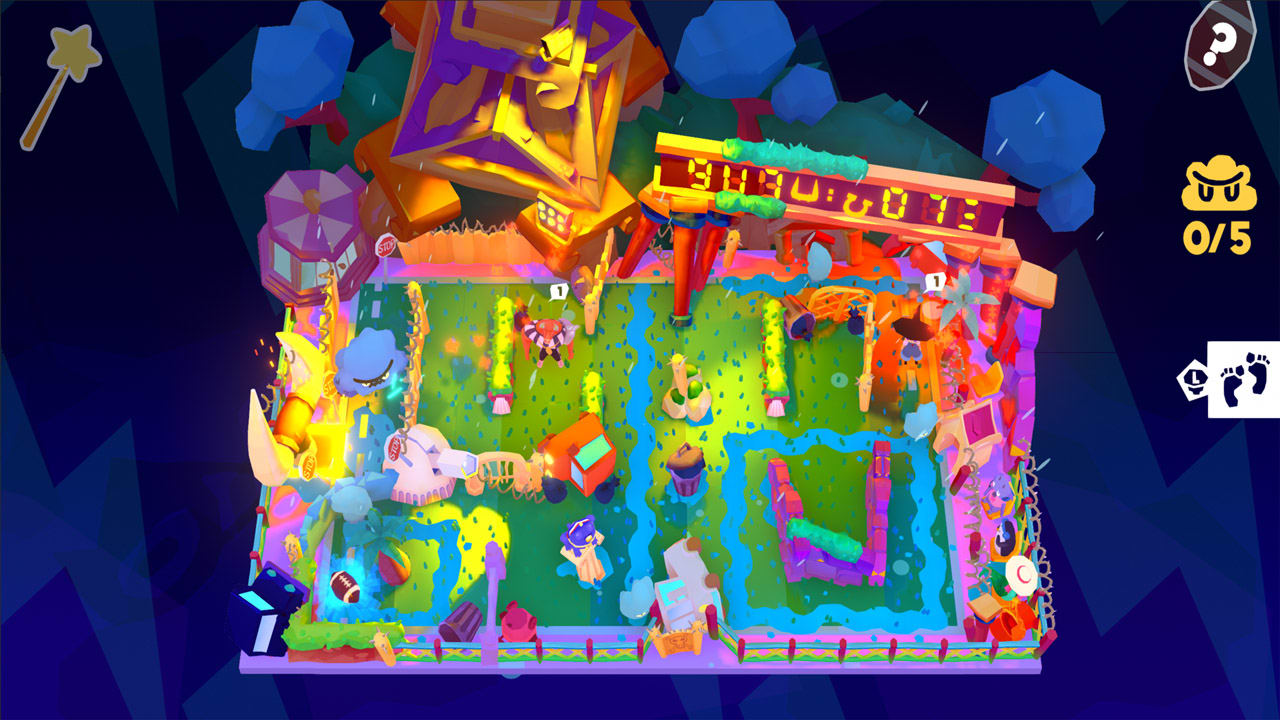
Task: Toggle the number 1 bubble above the spider
Action: pos(561,290)
